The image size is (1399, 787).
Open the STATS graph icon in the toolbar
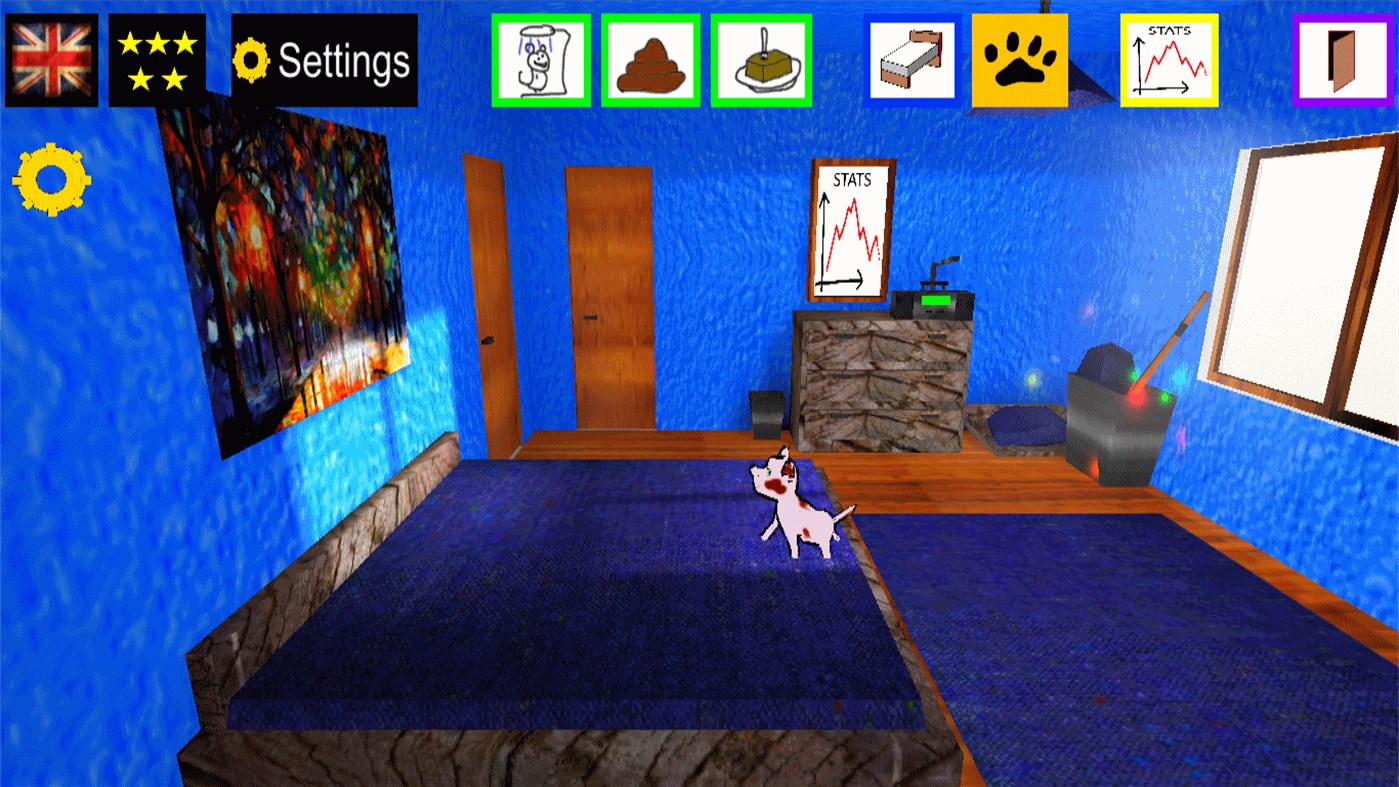point(1170,57)
